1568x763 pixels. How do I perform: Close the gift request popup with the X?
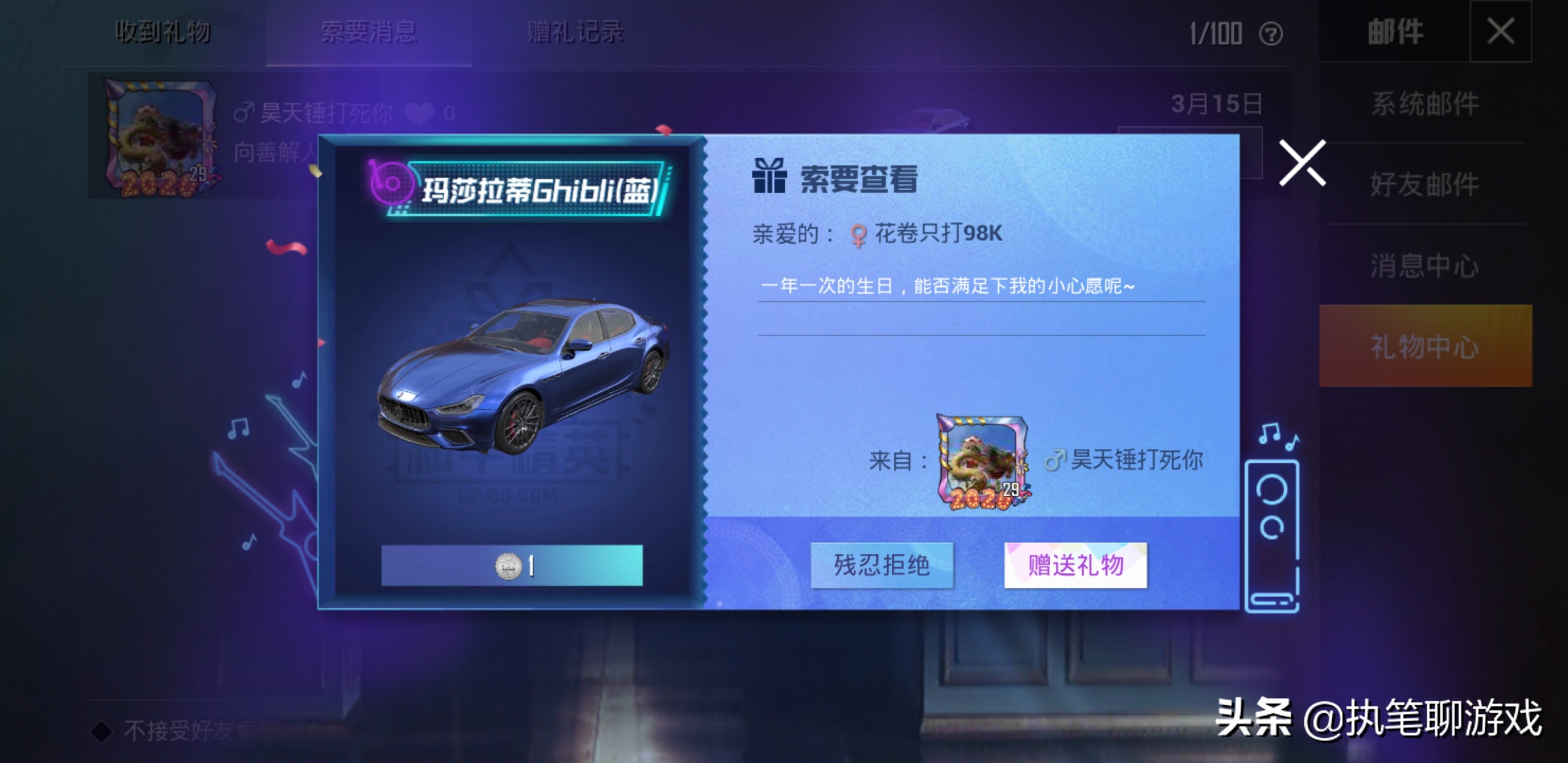pos(1303,162)
